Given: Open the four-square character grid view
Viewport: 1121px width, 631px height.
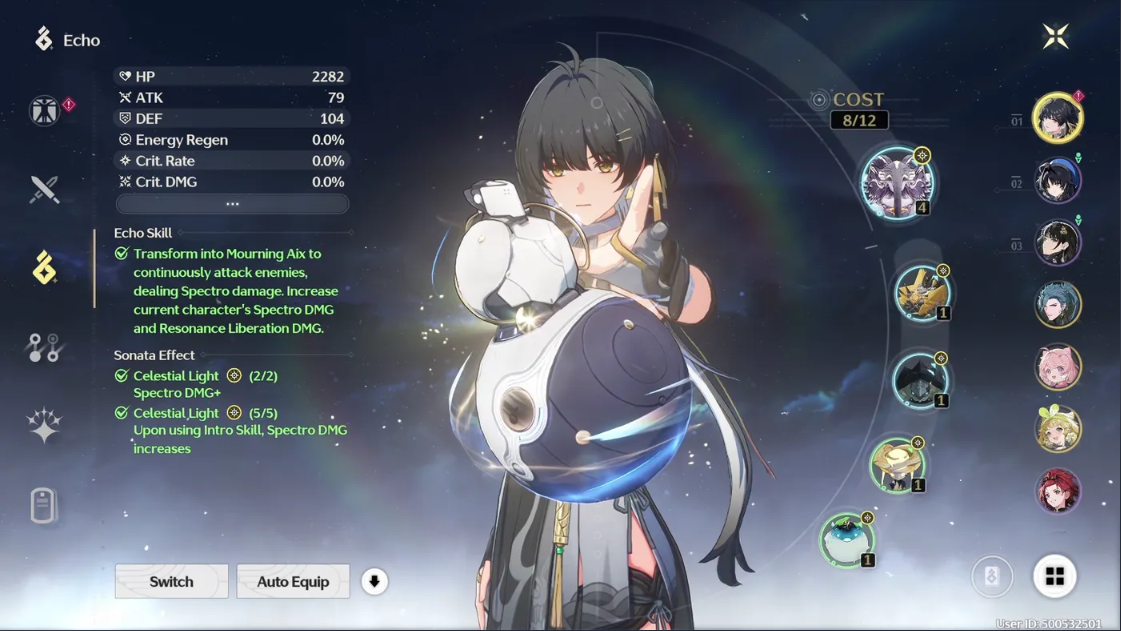Looking at the screenshot, I should 1054,576.
